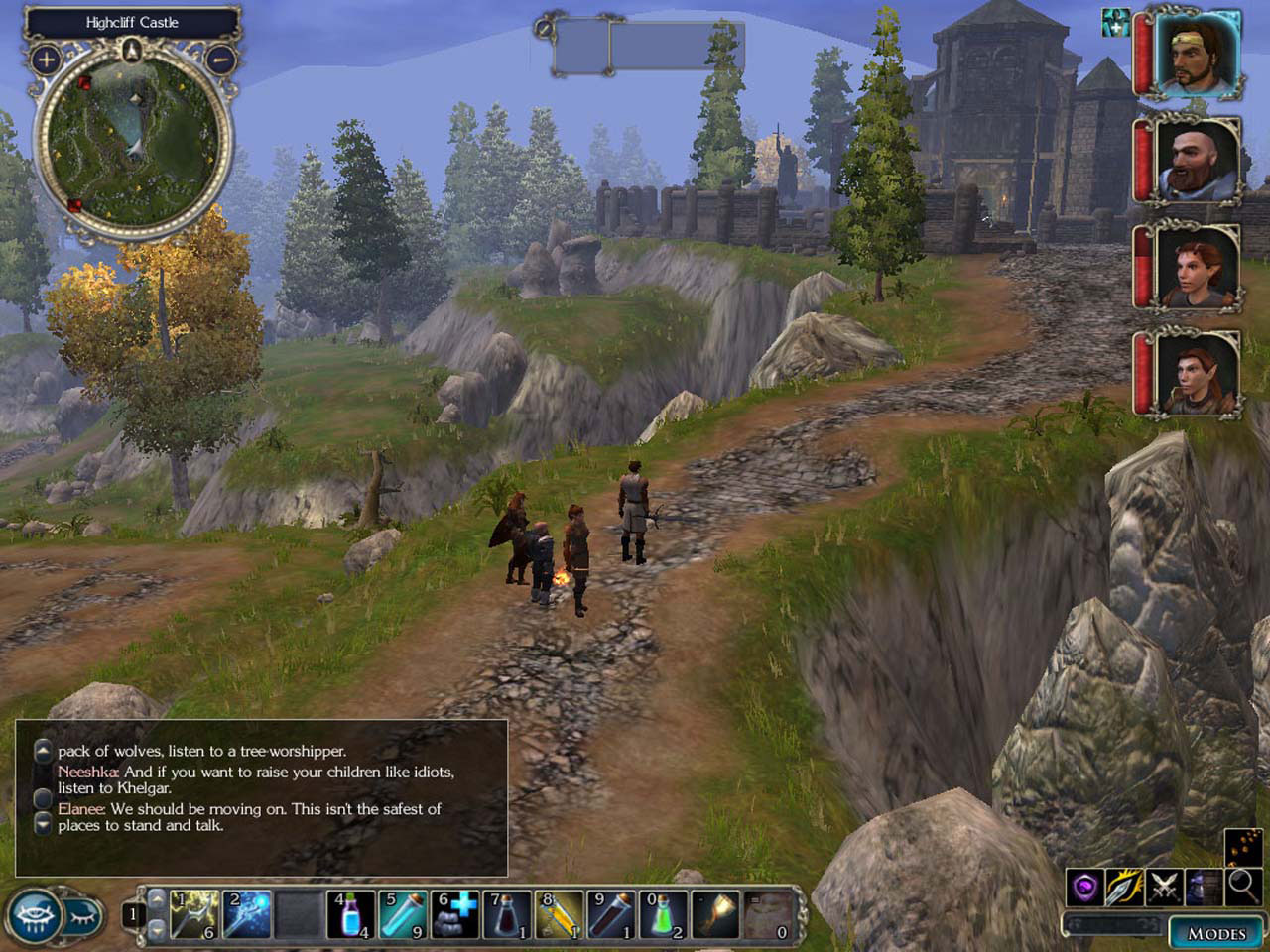
Task: Click the Highcliff Castle circular minimap
Action: [132, 143]
